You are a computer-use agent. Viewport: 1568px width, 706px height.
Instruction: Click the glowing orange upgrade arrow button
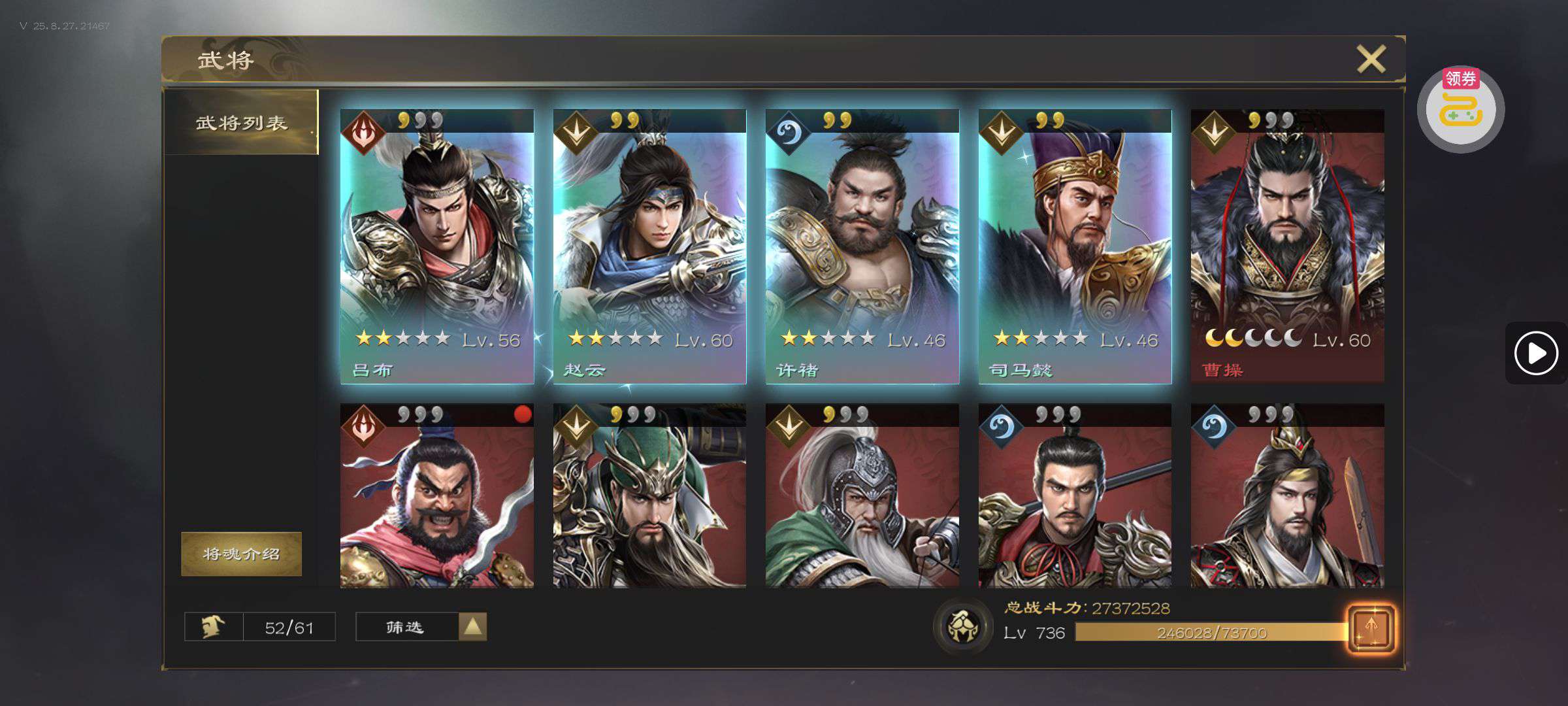(x=1371, y=628)
